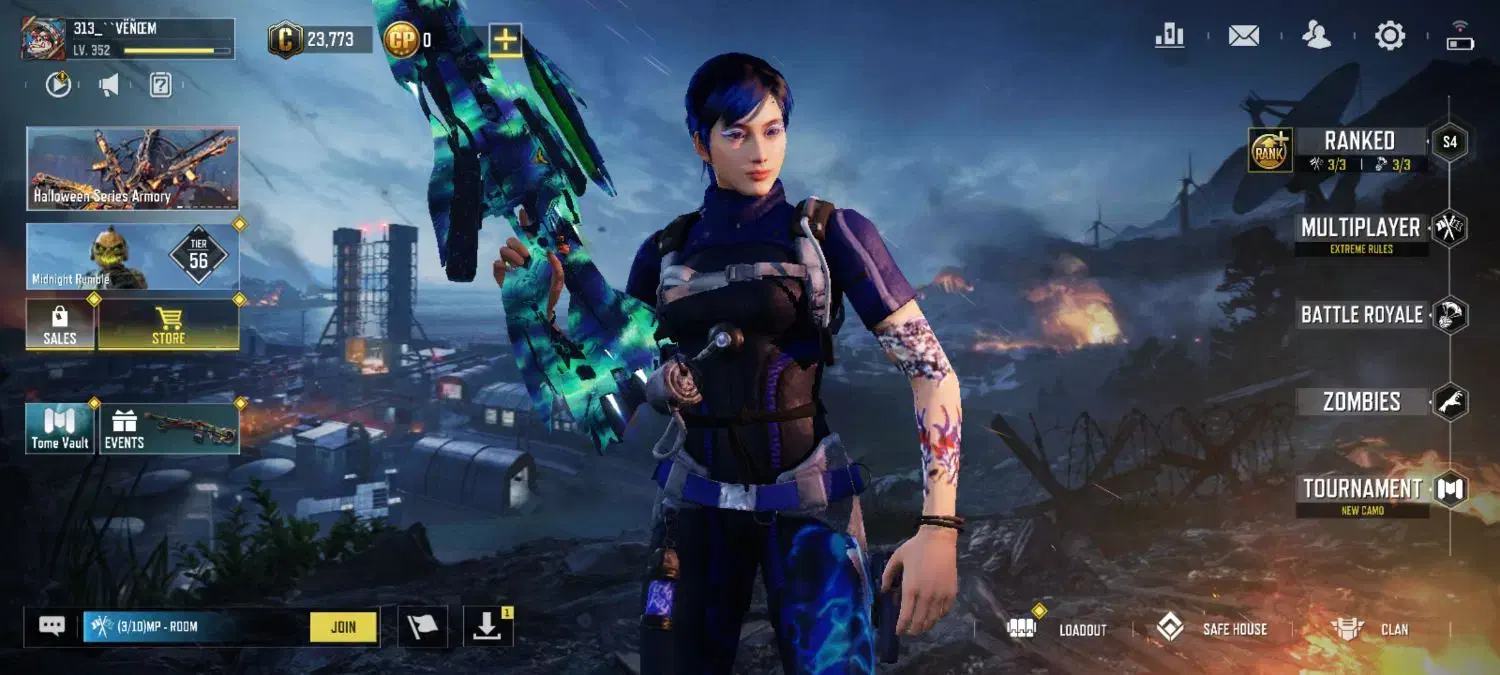Open the Store
This screenshot has width=1500, height=675.
click(168, 325)
